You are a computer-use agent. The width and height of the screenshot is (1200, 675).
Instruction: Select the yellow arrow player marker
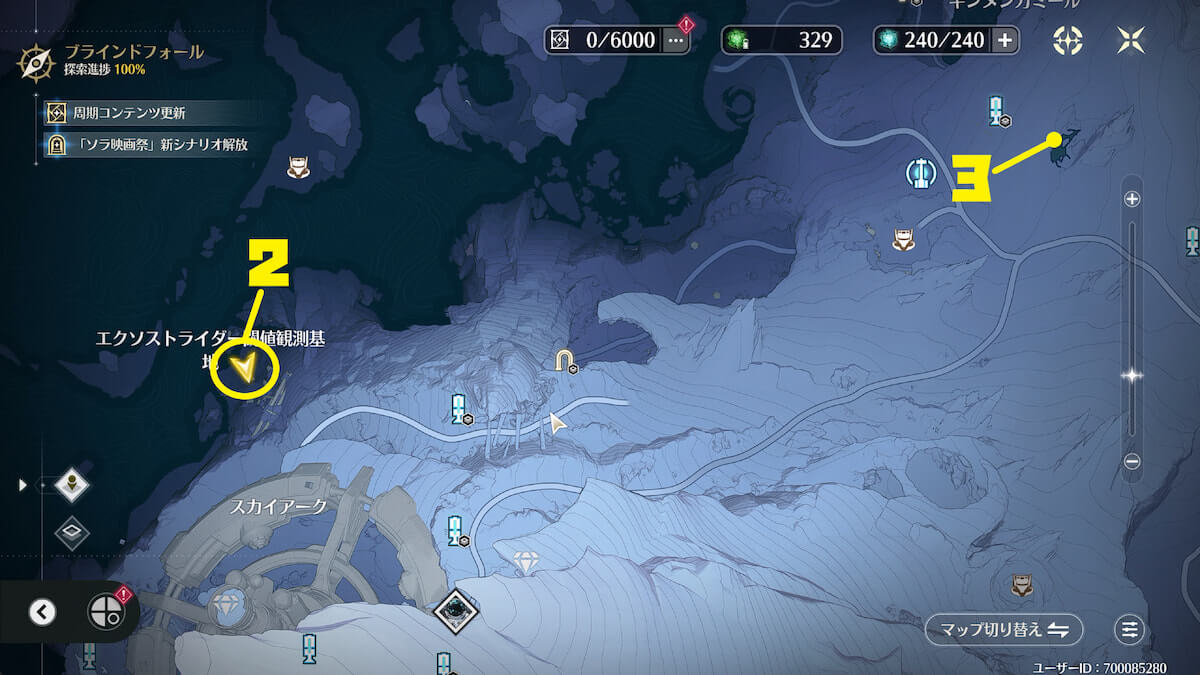coord(244,371)
